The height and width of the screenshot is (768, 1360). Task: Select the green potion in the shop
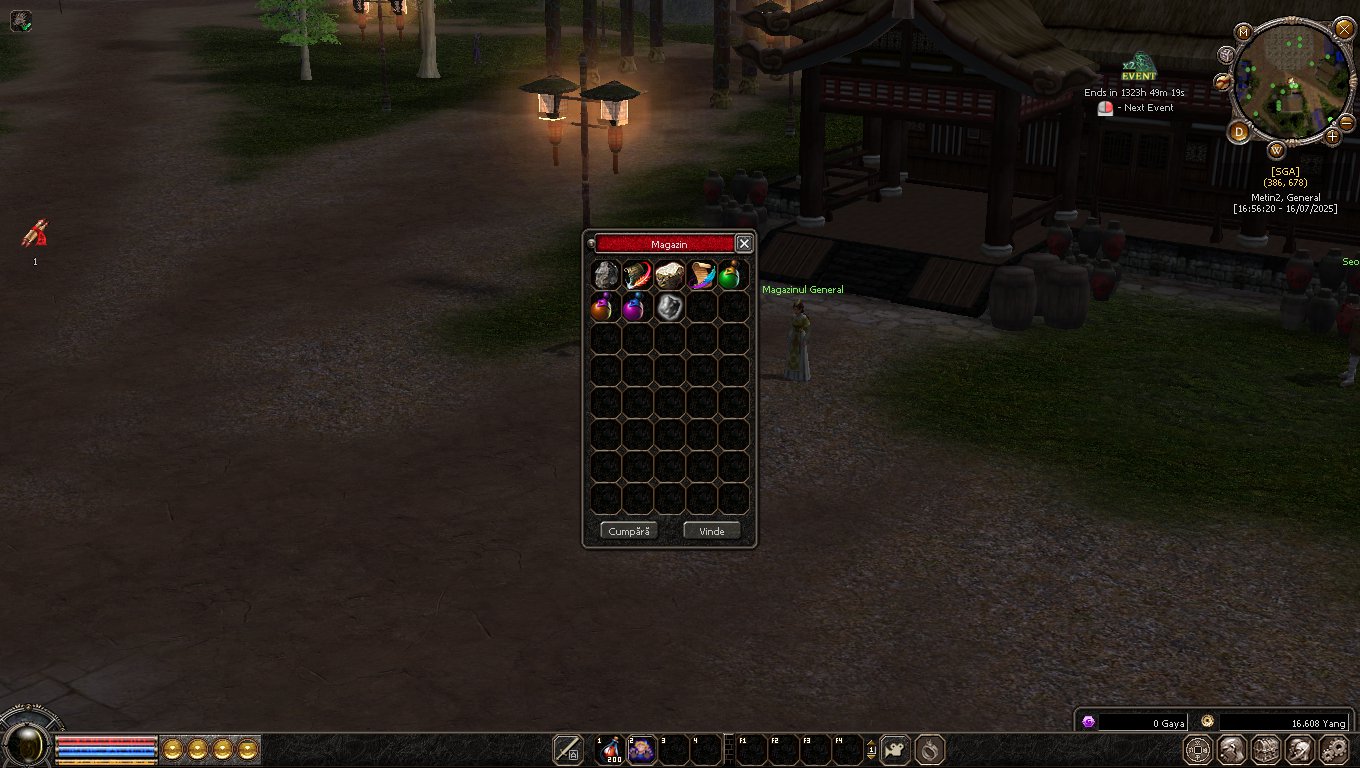(733, 275)
